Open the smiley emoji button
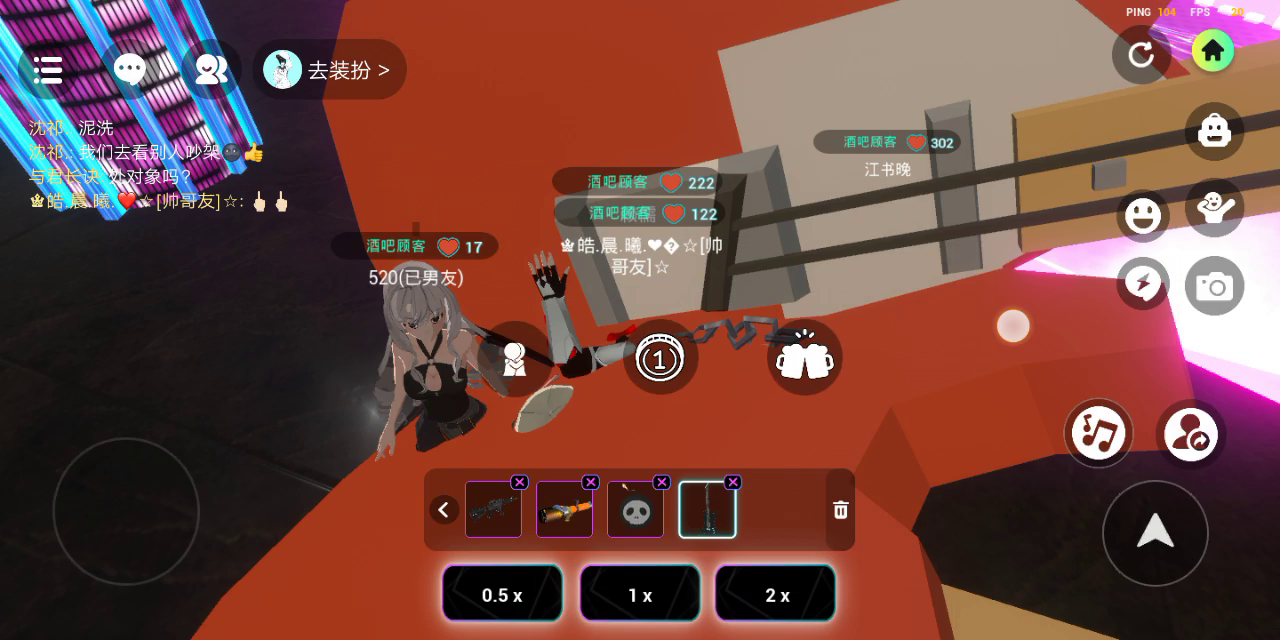The height and width of the screenshot is (640, 1280). pos(1143,215)
